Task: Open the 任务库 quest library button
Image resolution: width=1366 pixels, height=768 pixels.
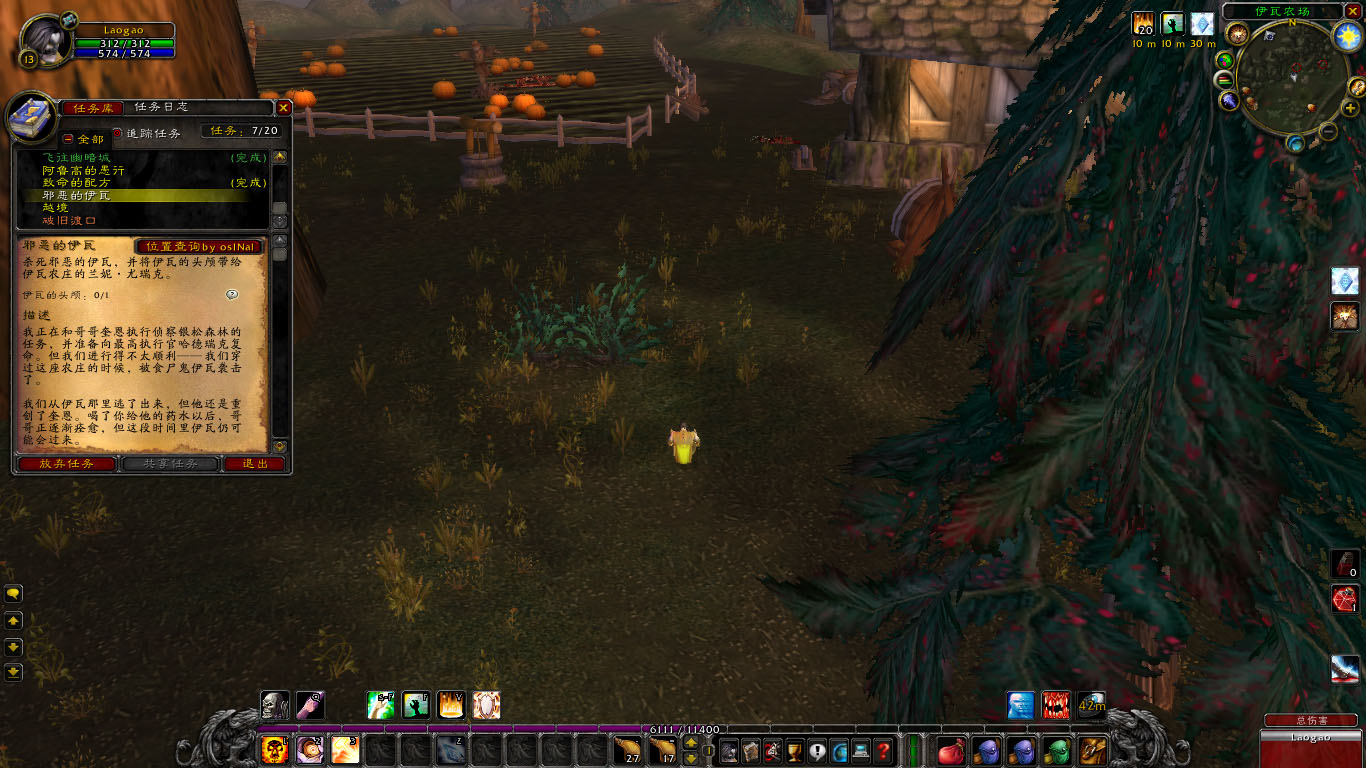Action: [x=93, y=108]
